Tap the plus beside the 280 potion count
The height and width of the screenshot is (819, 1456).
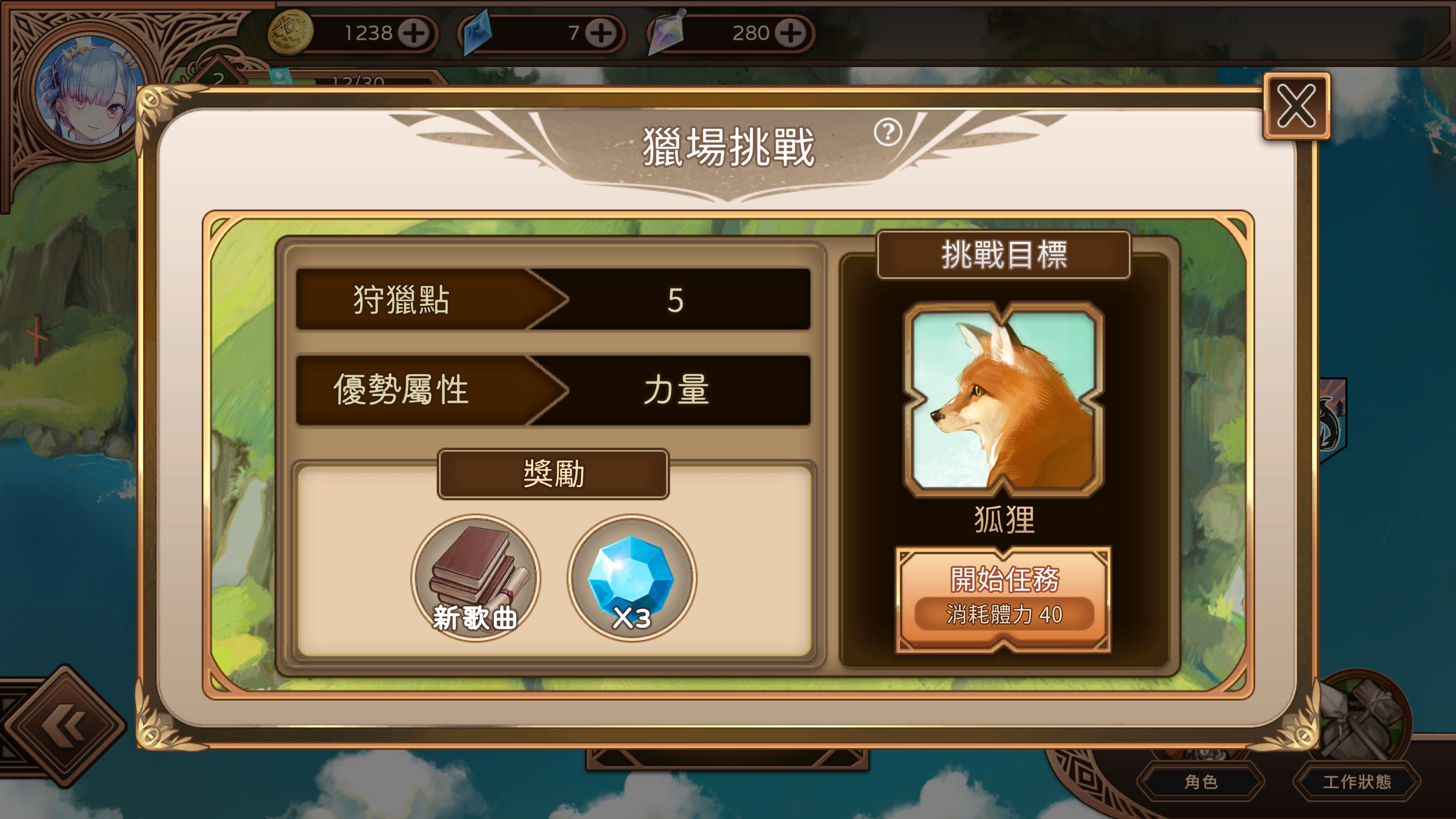click(791, 34)
